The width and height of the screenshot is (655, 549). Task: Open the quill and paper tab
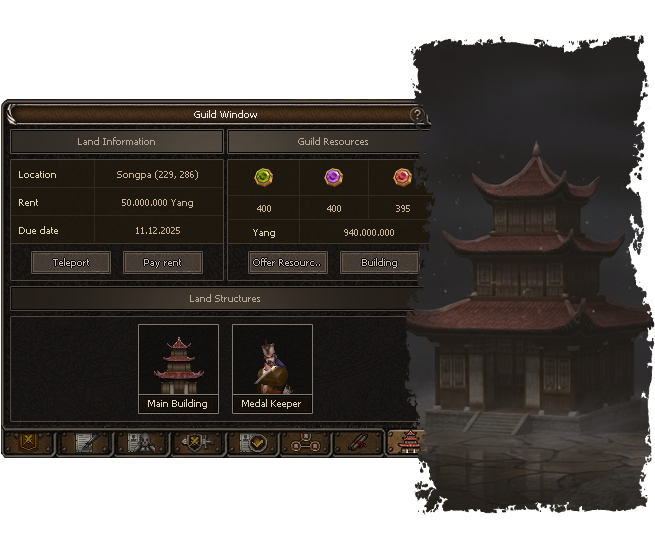point(85,442)
